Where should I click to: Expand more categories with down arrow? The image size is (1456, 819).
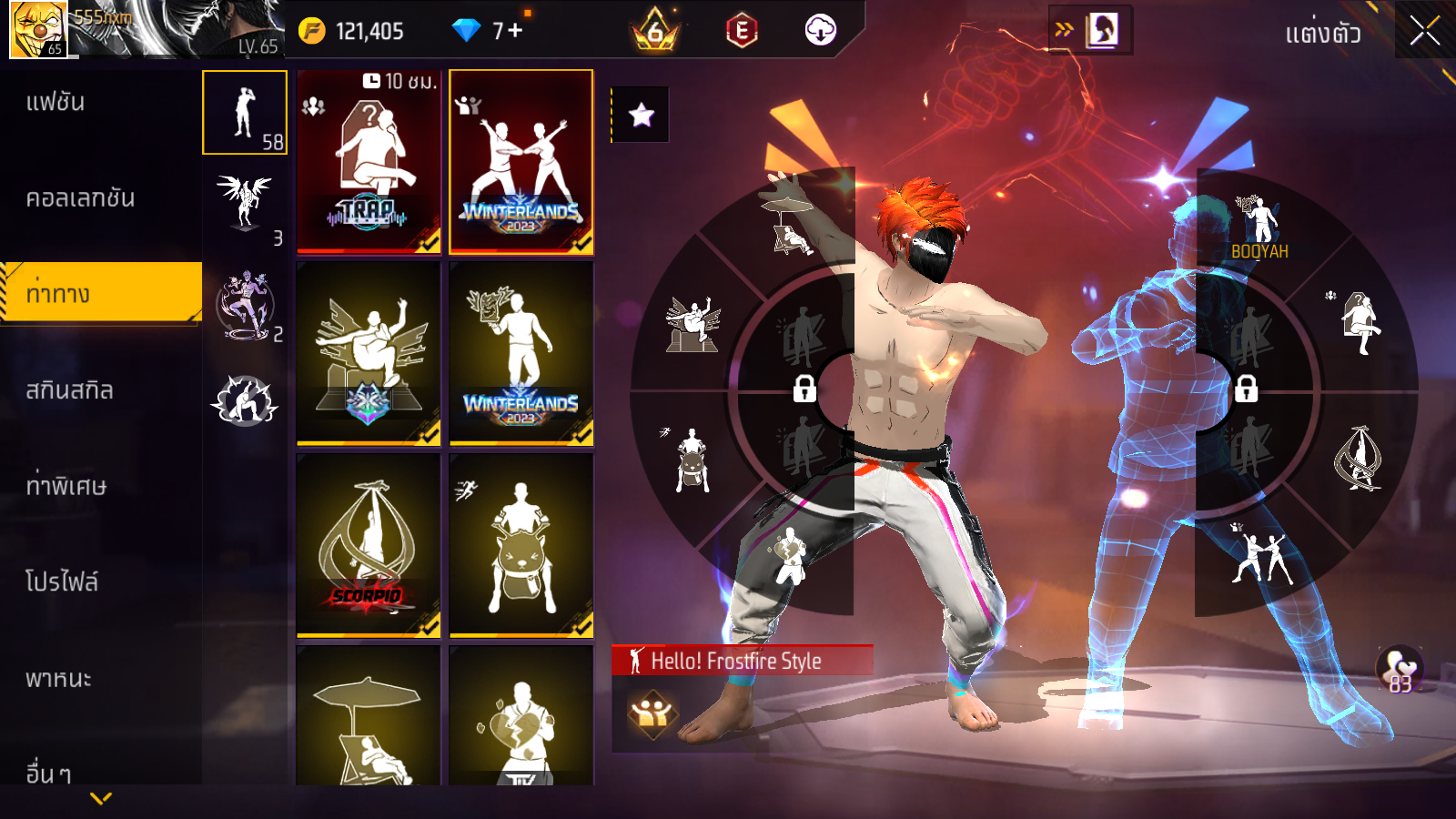tap(101, 799)
